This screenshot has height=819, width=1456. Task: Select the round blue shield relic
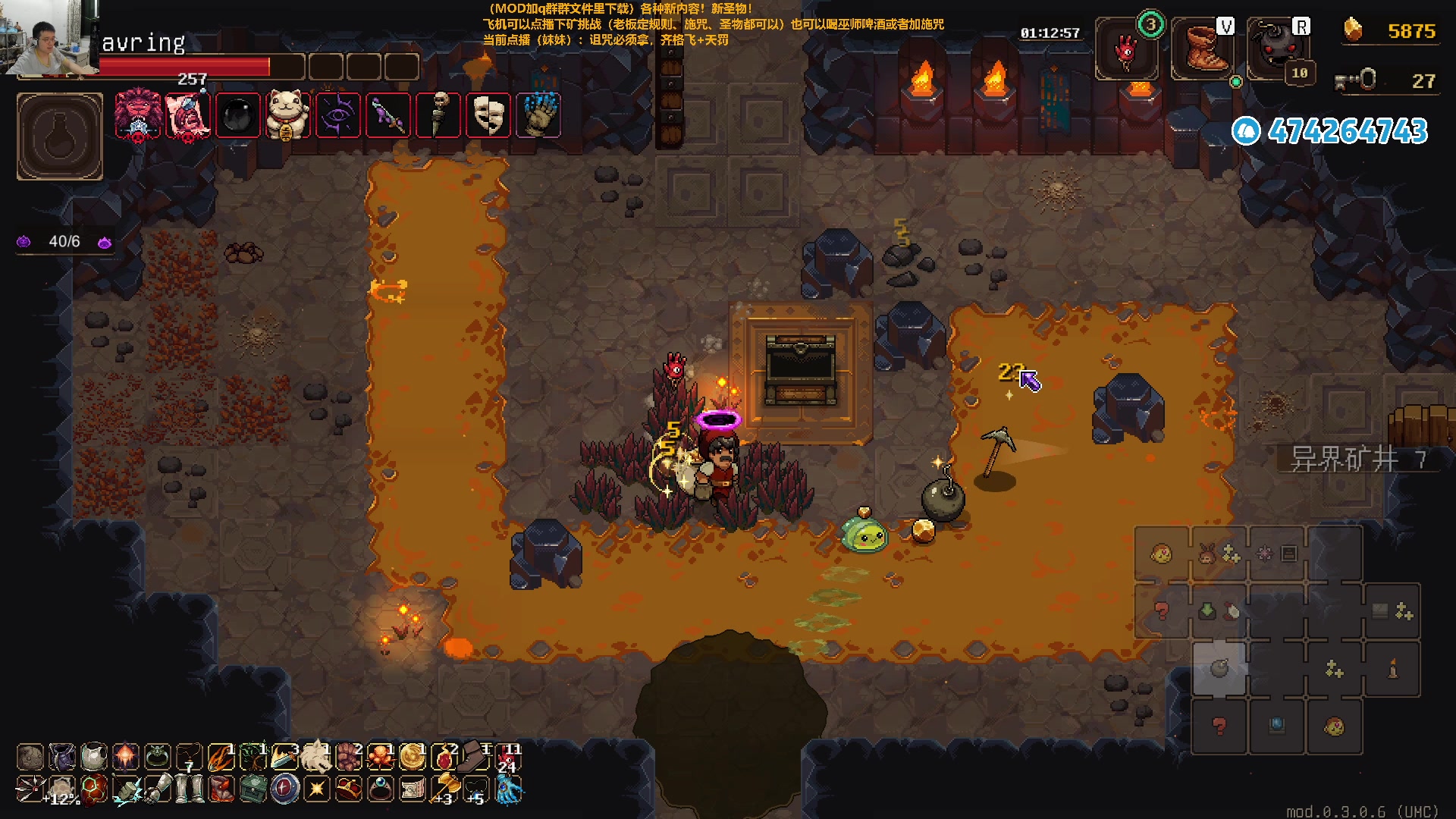point(284,789)
